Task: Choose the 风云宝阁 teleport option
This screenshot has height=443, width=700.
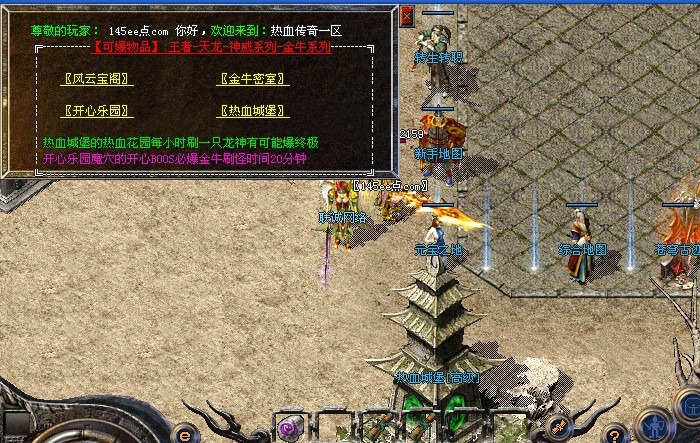Action: [98, 79]
